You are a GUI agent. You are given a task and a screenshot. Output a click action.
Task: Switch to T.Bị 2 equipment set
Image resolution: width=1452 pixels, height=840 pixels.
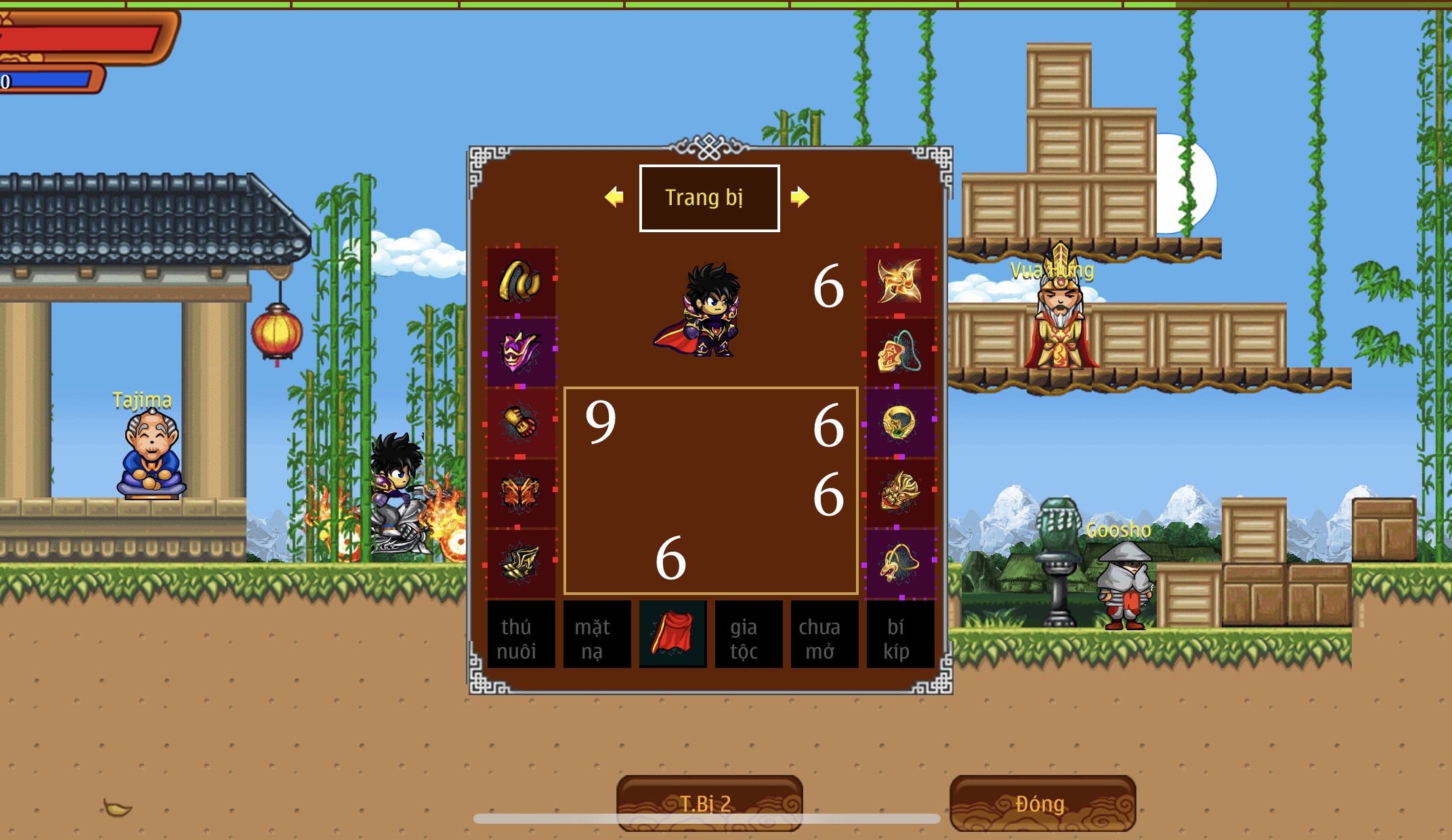(709, 803)
